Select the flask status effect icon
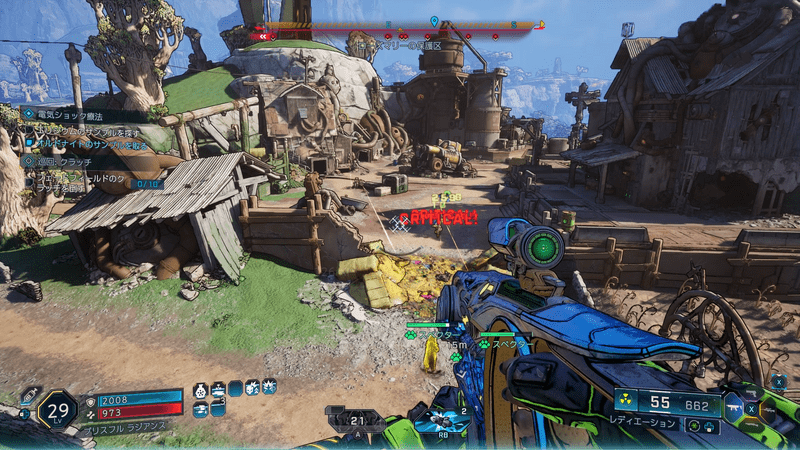The image size is (800, 450). pyautogui.click(x=199, y=387)
